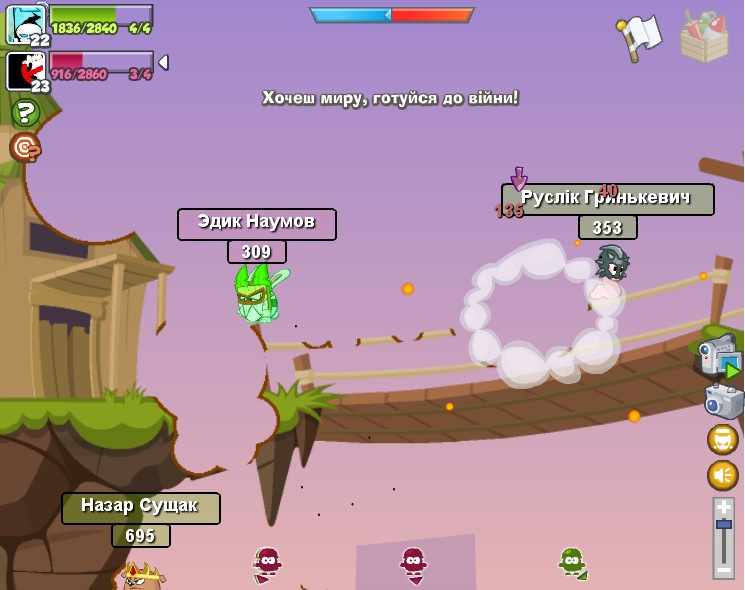This screenshot has height=590, width=745.
Task: Select the red team avatar, level 23
Action: [25, 70]
